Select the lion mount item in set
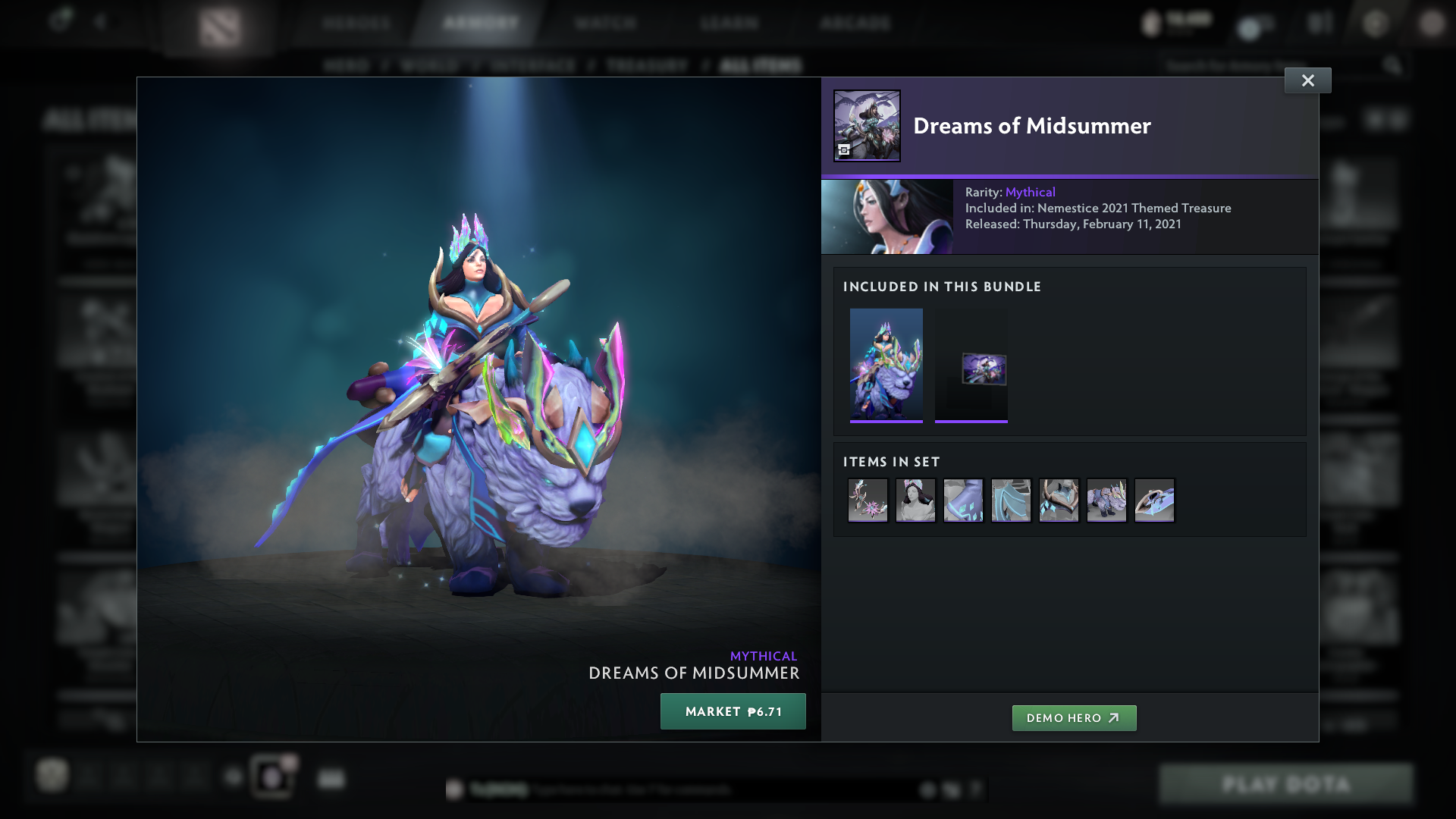 (1106, 500)
